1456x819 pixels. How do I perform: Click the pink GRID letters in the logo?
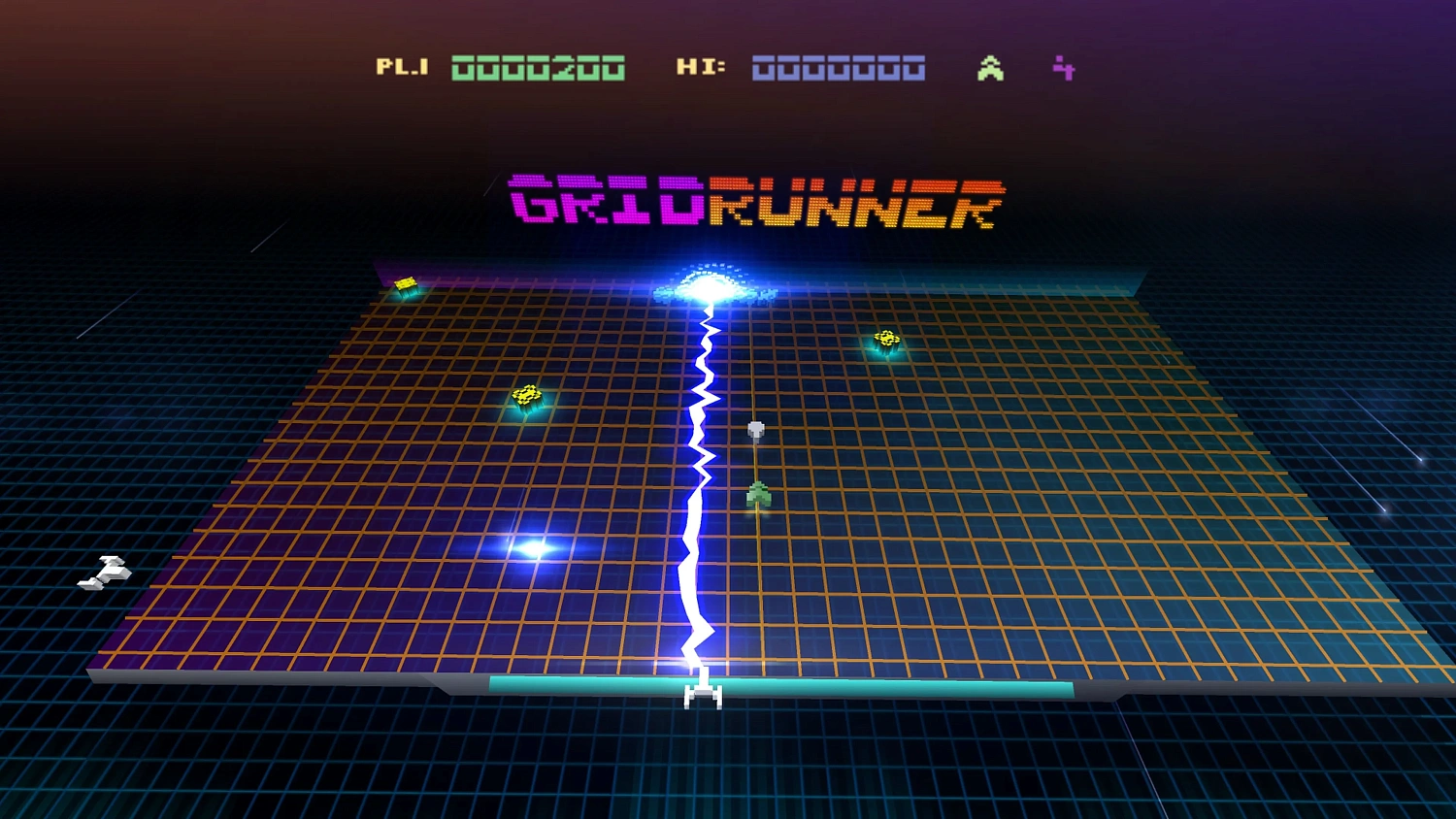click(604, 201)
